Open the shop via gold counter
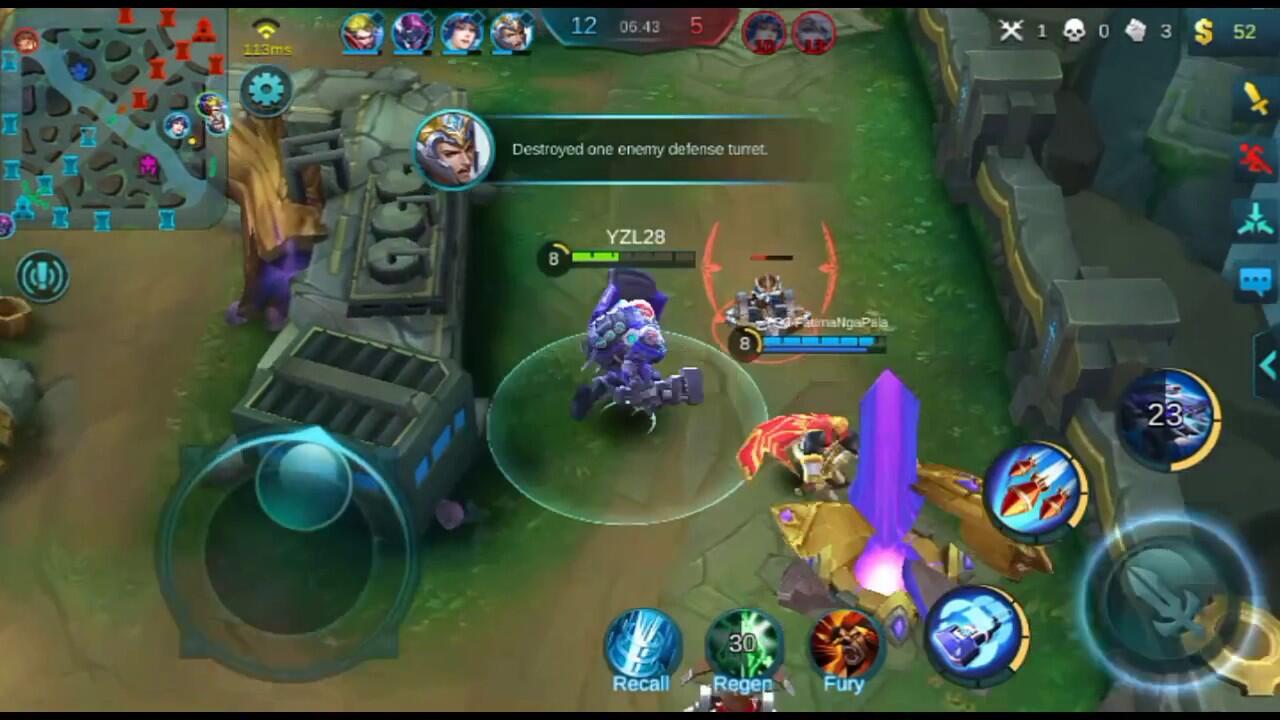 click(1226, 32)
